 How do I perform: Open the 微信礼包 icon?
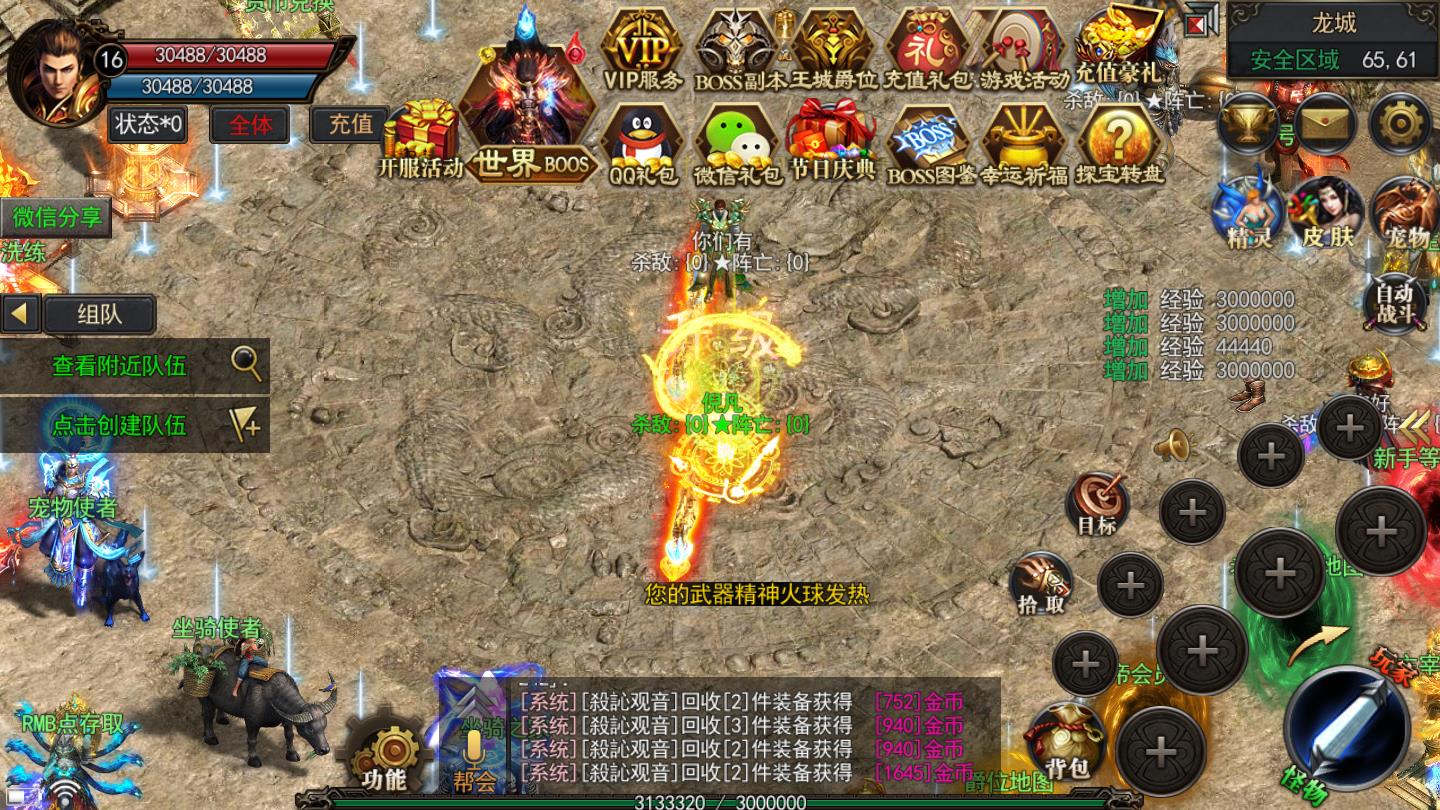point(738,143)
